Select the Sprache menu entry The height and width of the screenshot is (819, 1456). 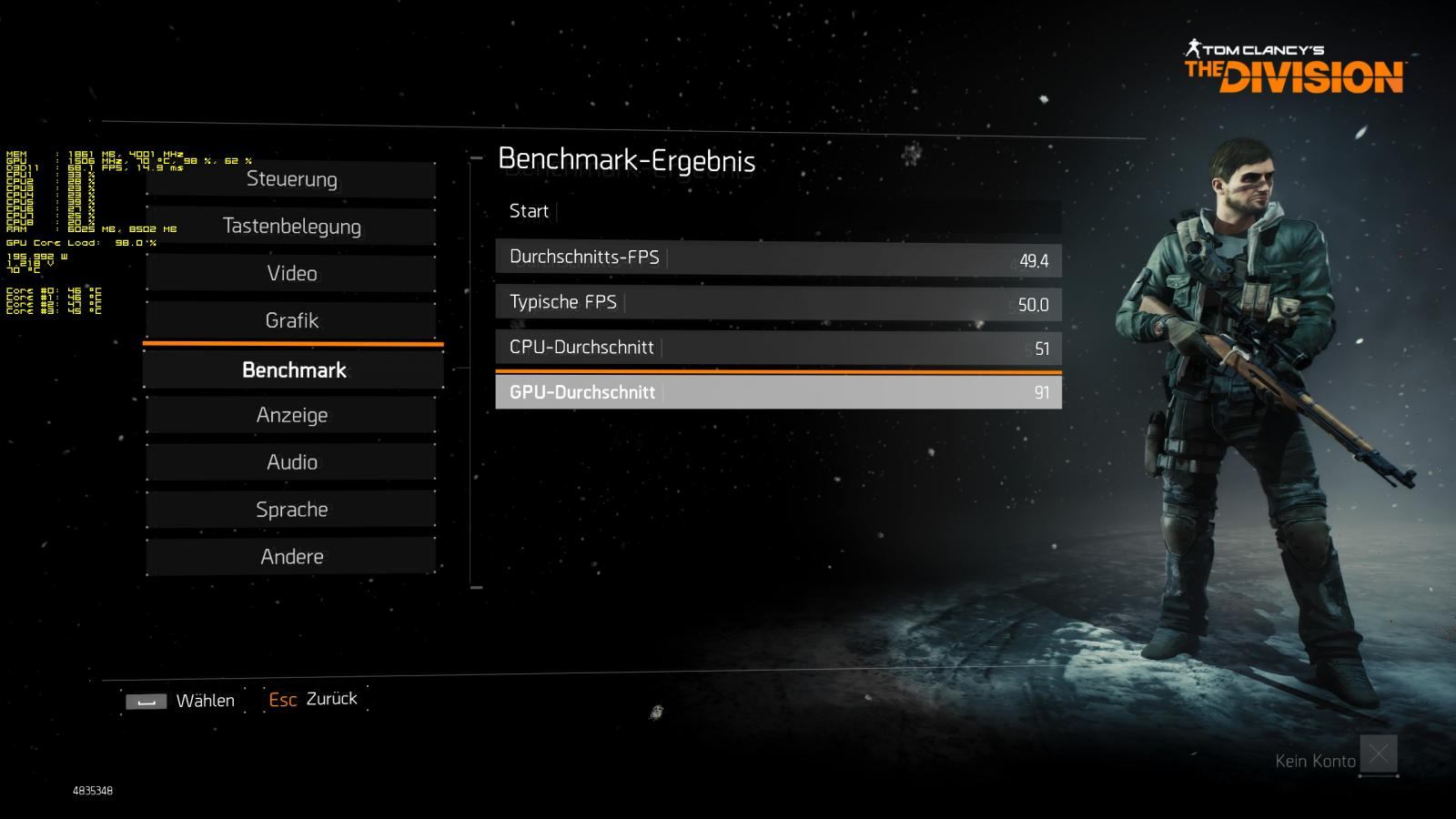point(291,510)
